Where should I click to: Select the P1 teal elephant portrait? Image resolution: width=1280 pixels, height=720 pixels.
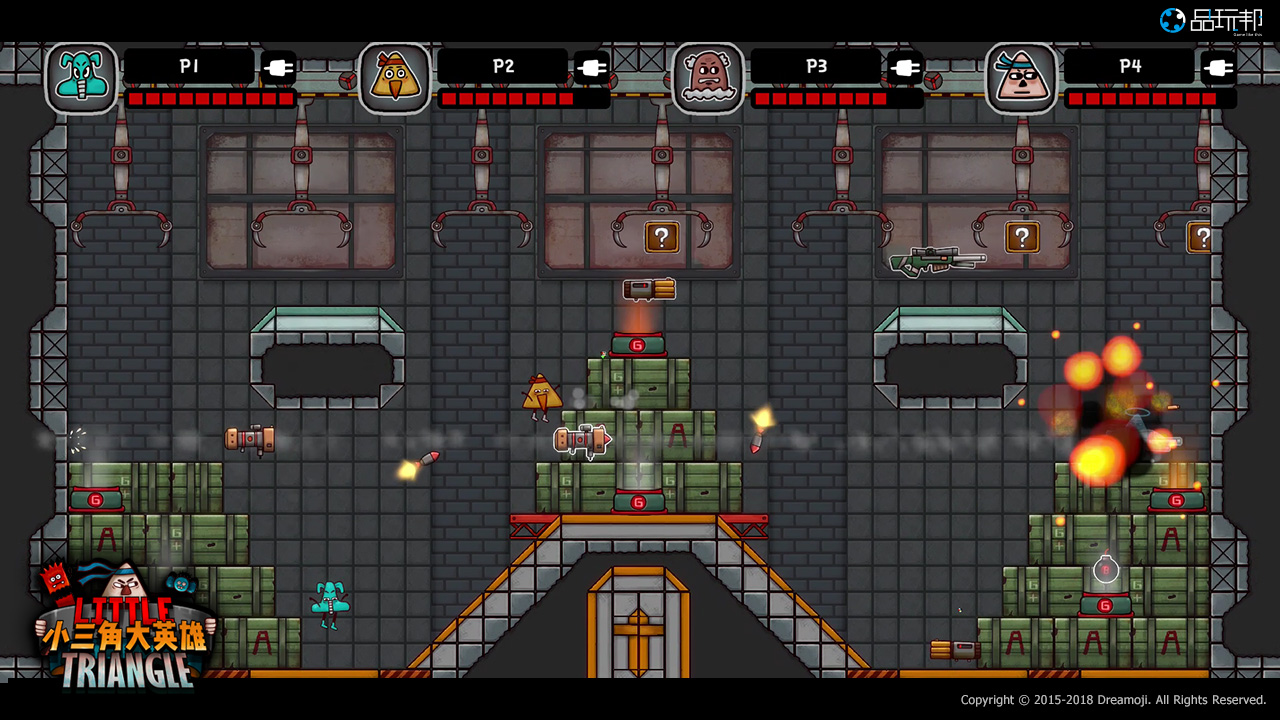pos(81,78)
